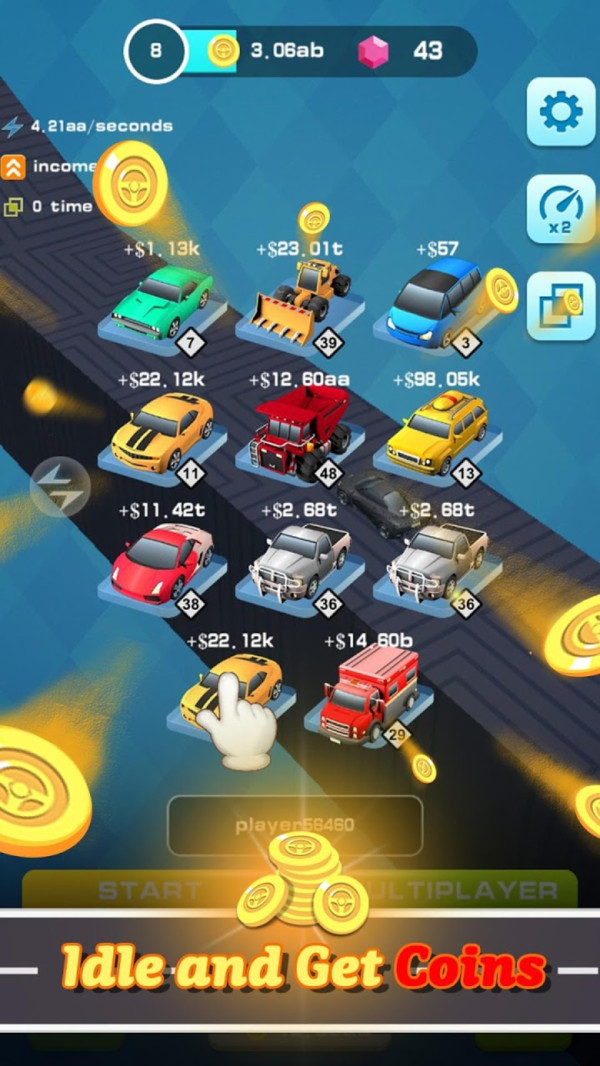Open the Multiplayer mode
Screen dimensions: 600x1066
[x=470, y=889]
